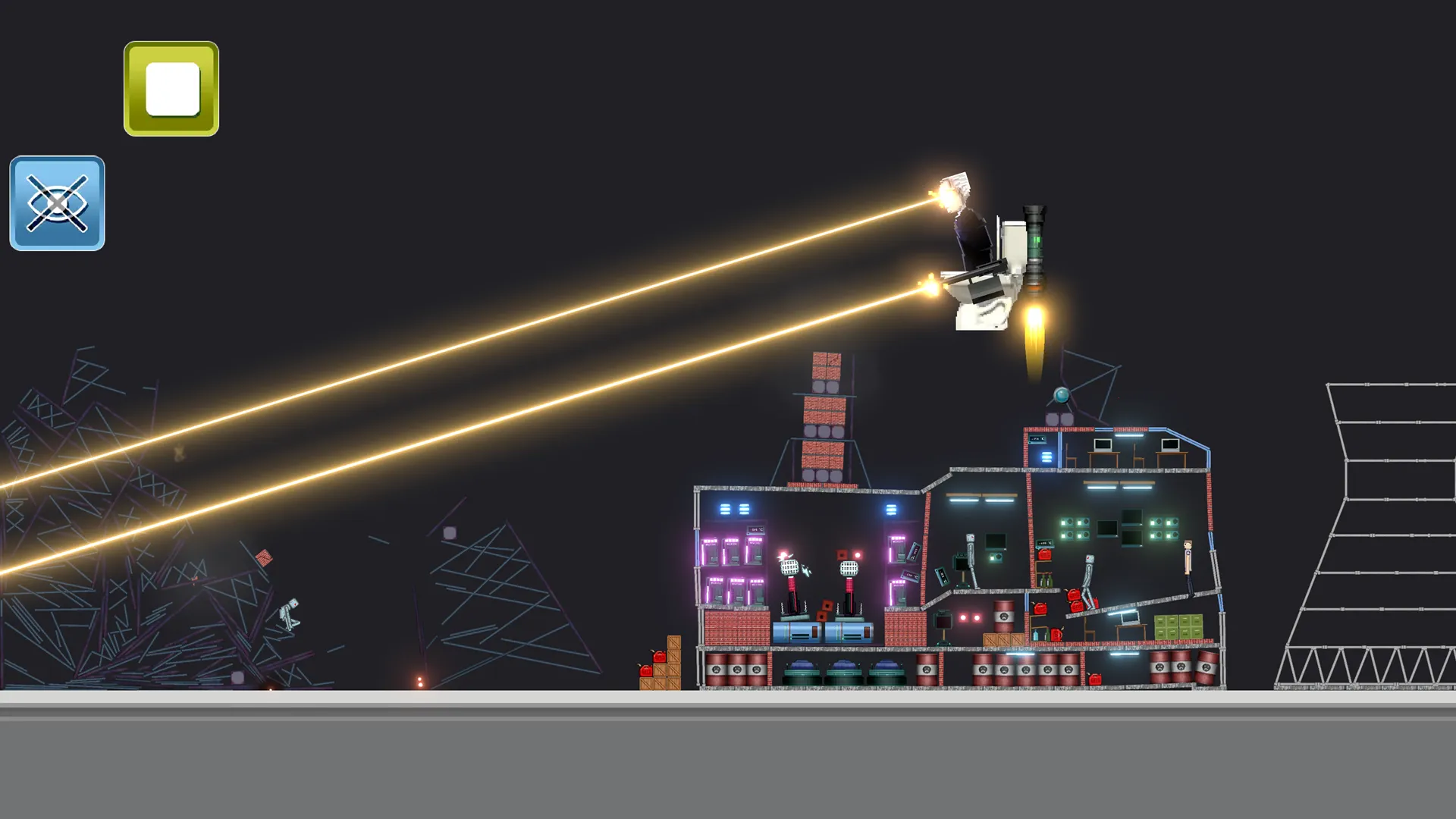Select the blue sphere on the building roof
The height and width of the screenshot is (819, 1456).
(1062, 395)
